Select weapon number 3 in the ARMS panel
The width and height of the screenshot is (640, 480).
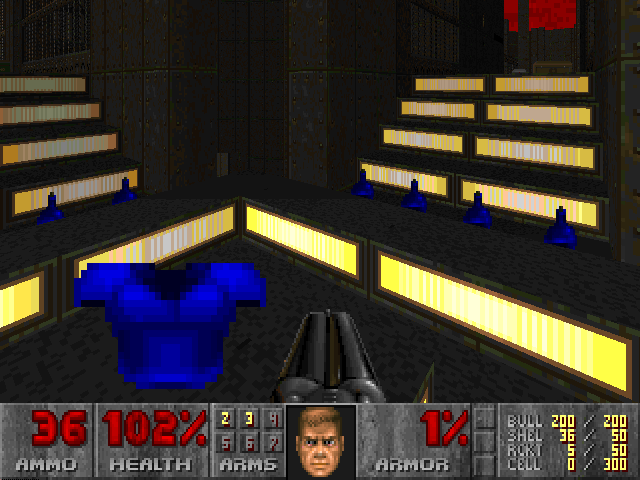point(249,419)
